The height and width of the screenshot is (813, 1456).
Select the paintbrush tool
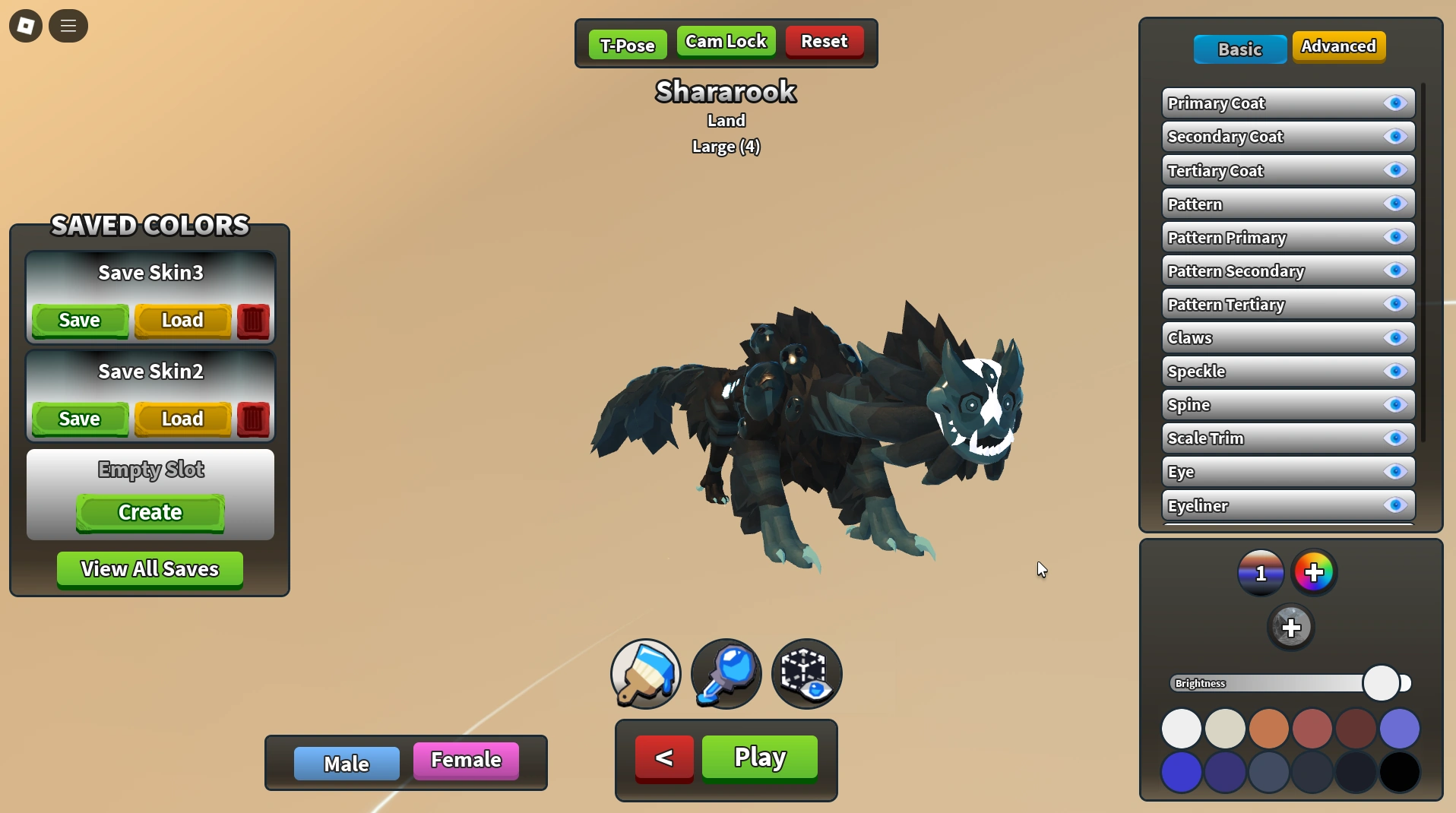[x=644, y=674]
